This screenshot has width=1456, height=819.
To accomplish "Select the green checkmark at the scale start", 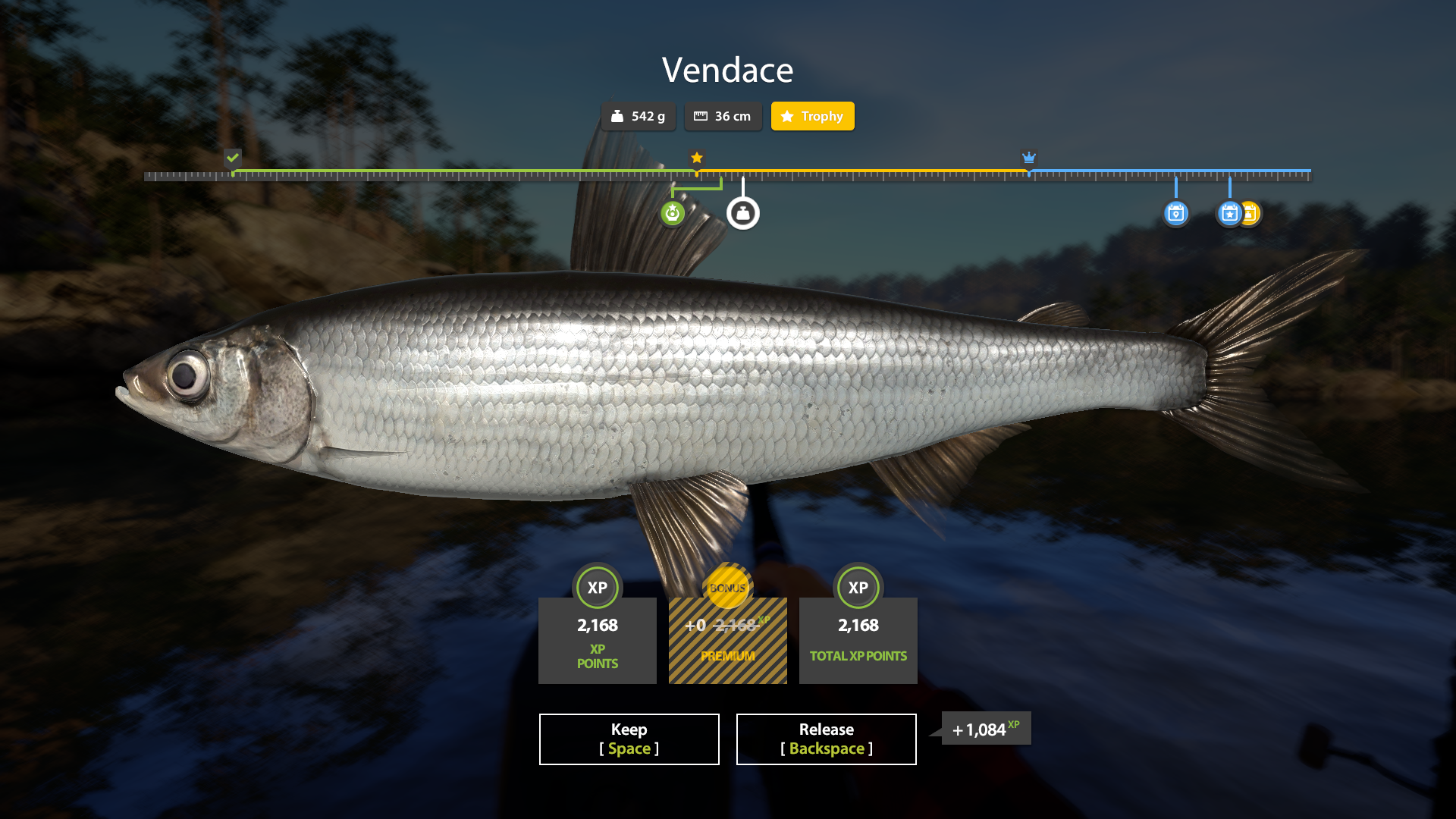I will point(233,158).
